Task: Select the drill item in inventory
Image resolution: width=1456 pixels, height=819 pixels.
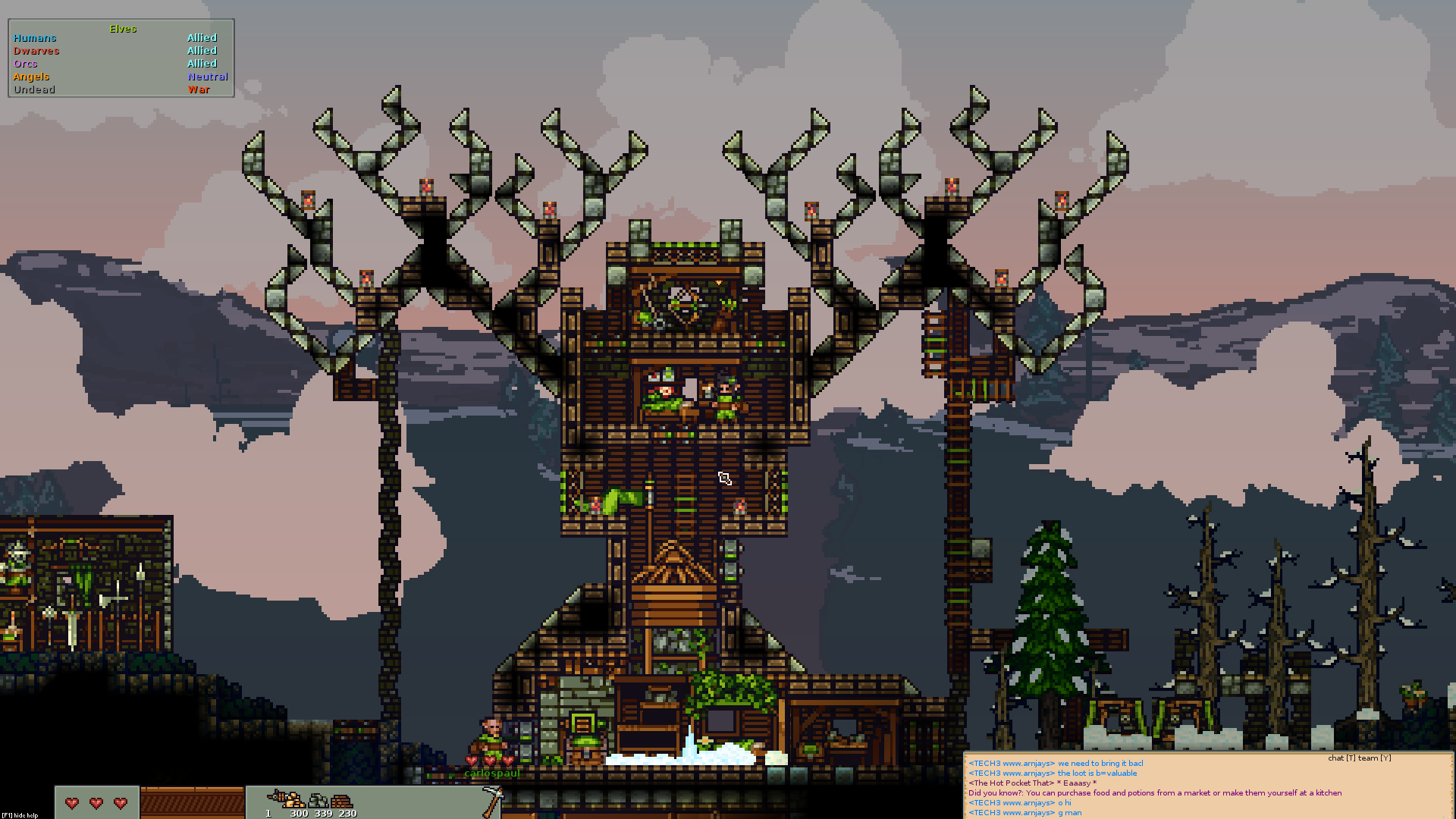Action: tap(277, 798)
